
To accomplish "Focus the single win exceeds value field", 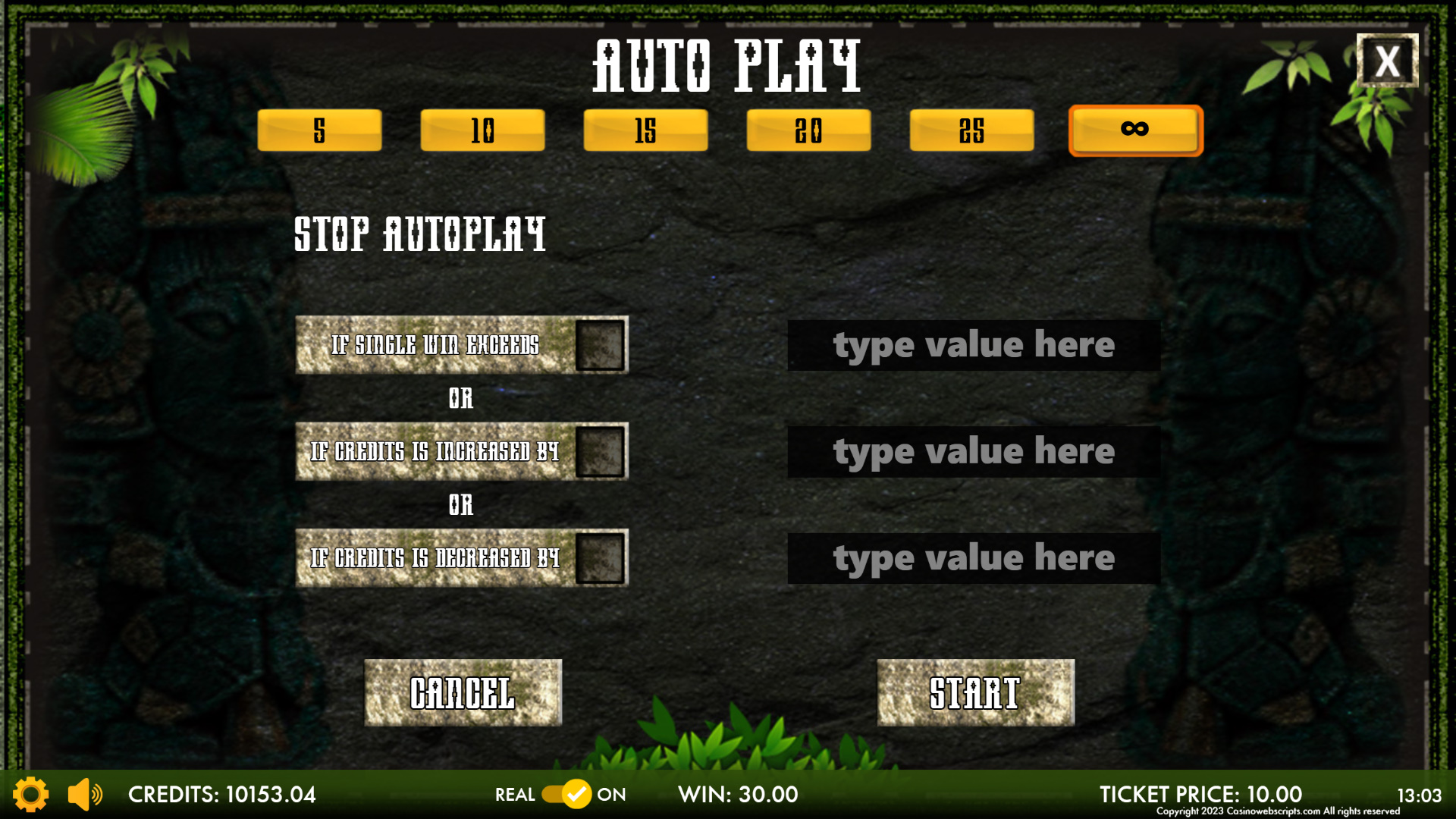I will 974,345.
